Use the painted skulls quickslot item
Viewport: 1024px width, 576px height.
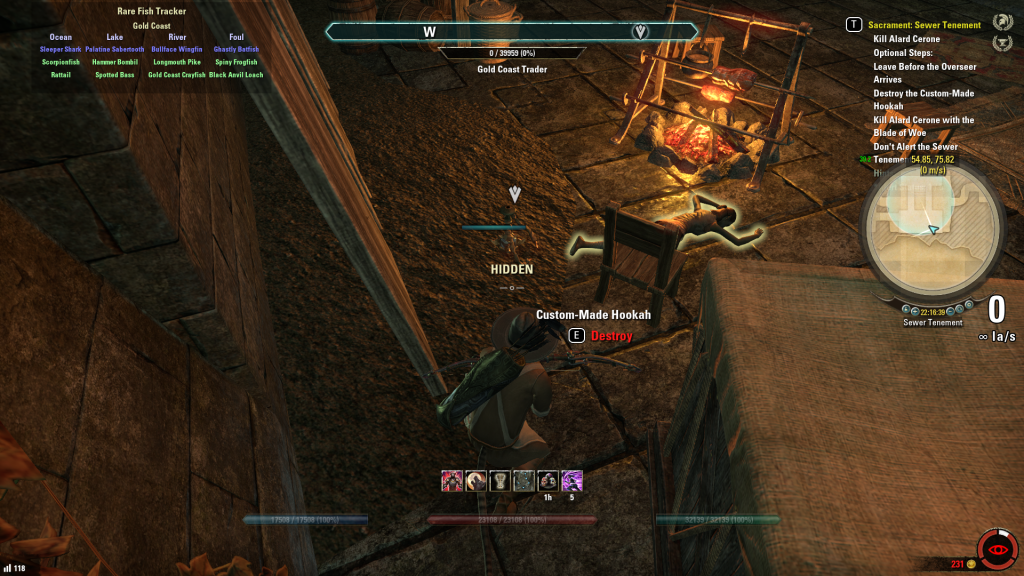(547, 481)
